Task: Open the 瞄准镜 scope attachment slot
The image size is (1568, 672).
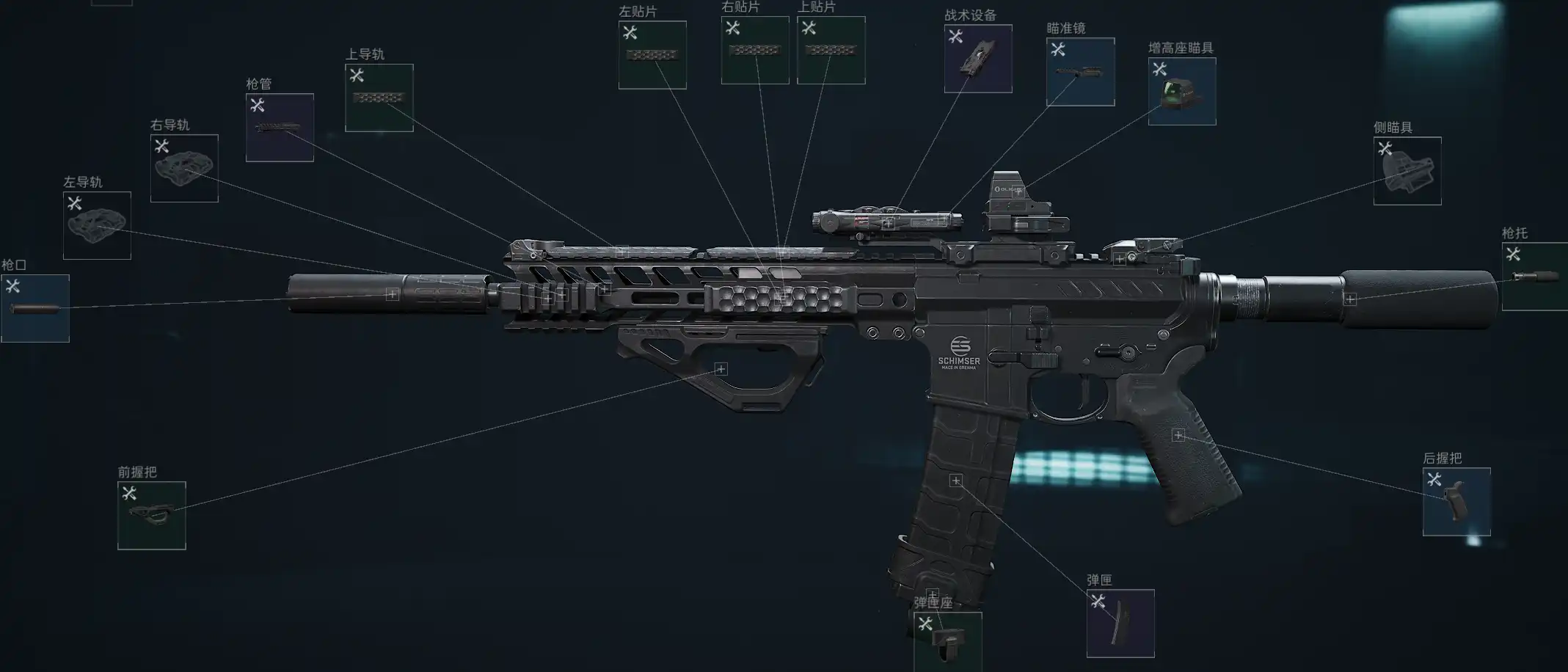Action: click(x=1080, y=72)
